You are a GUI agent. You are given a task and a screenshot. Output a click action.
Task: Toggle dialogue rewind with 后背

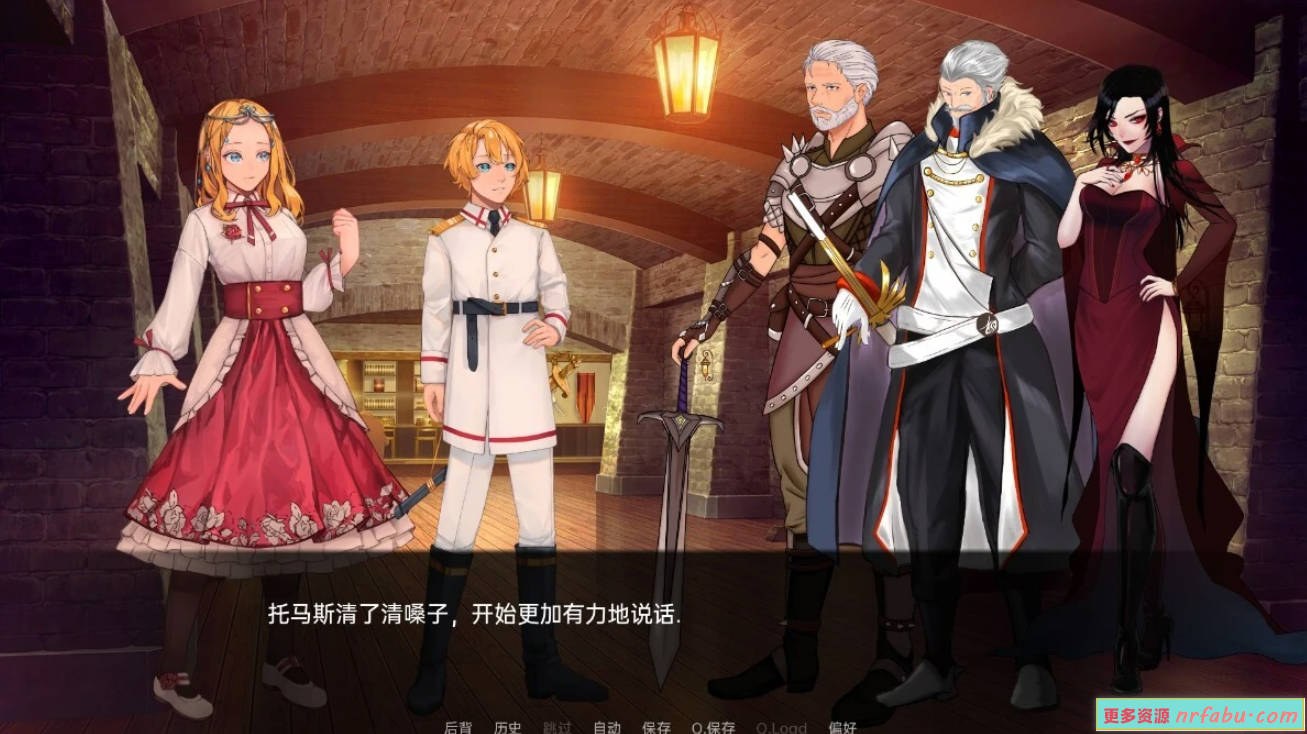point(458,727)
